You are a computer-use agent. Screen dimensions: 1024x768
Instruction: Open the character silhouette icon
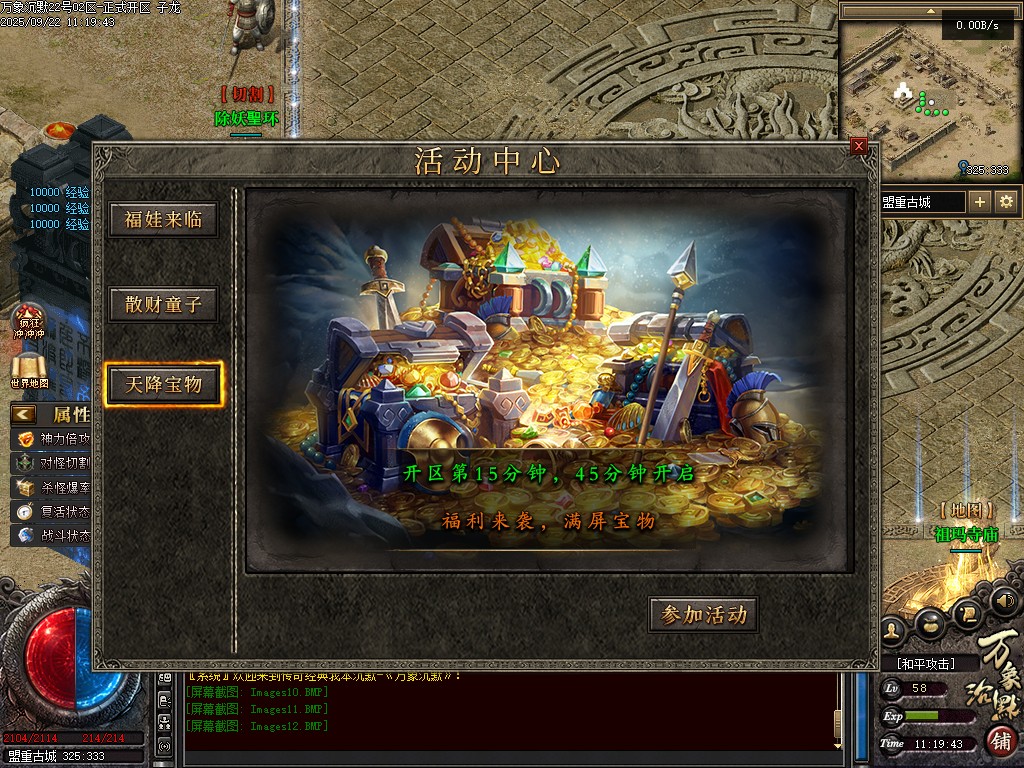click(x=893, y=630)
